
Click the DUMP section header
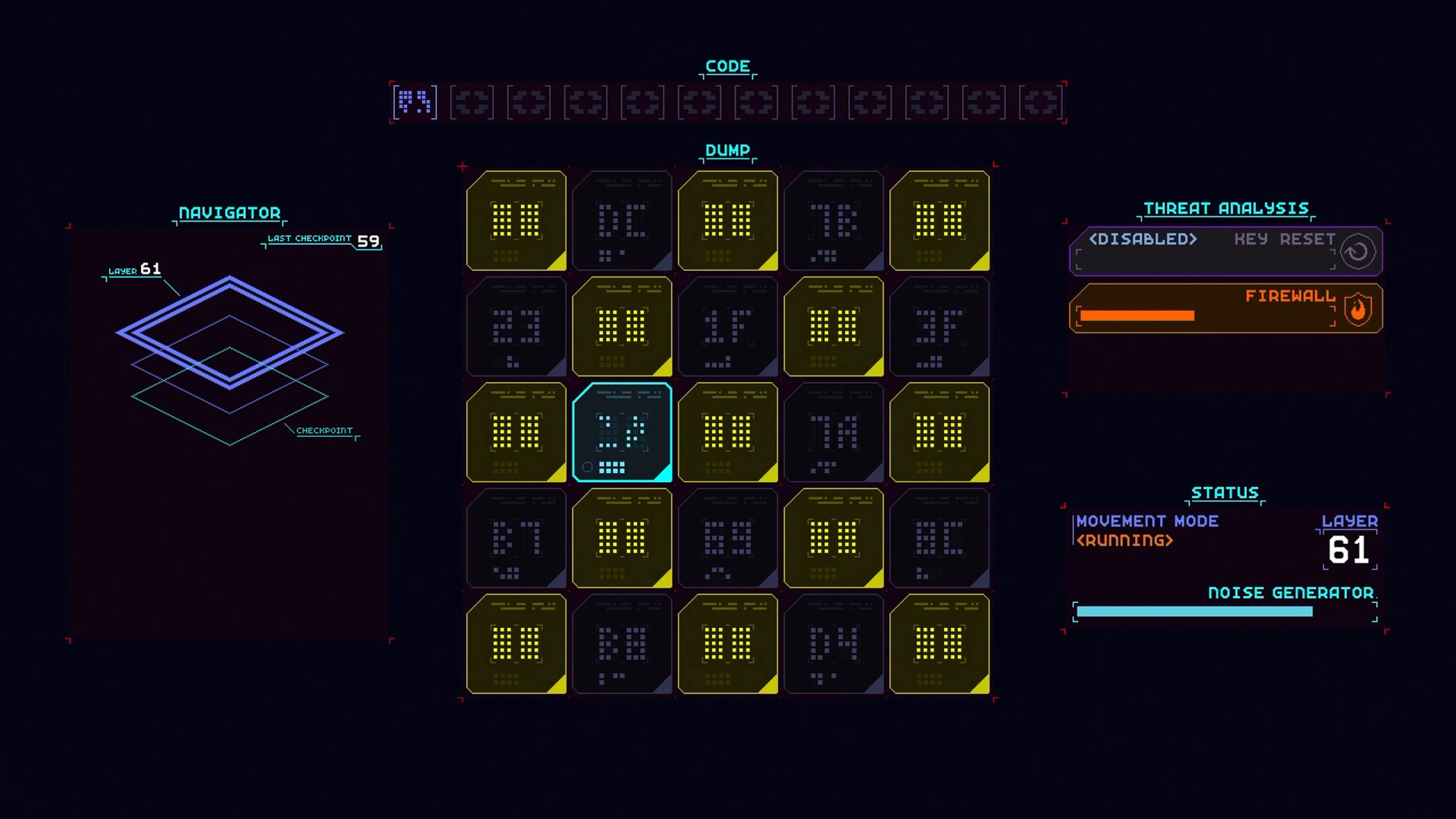pos(728,151)
